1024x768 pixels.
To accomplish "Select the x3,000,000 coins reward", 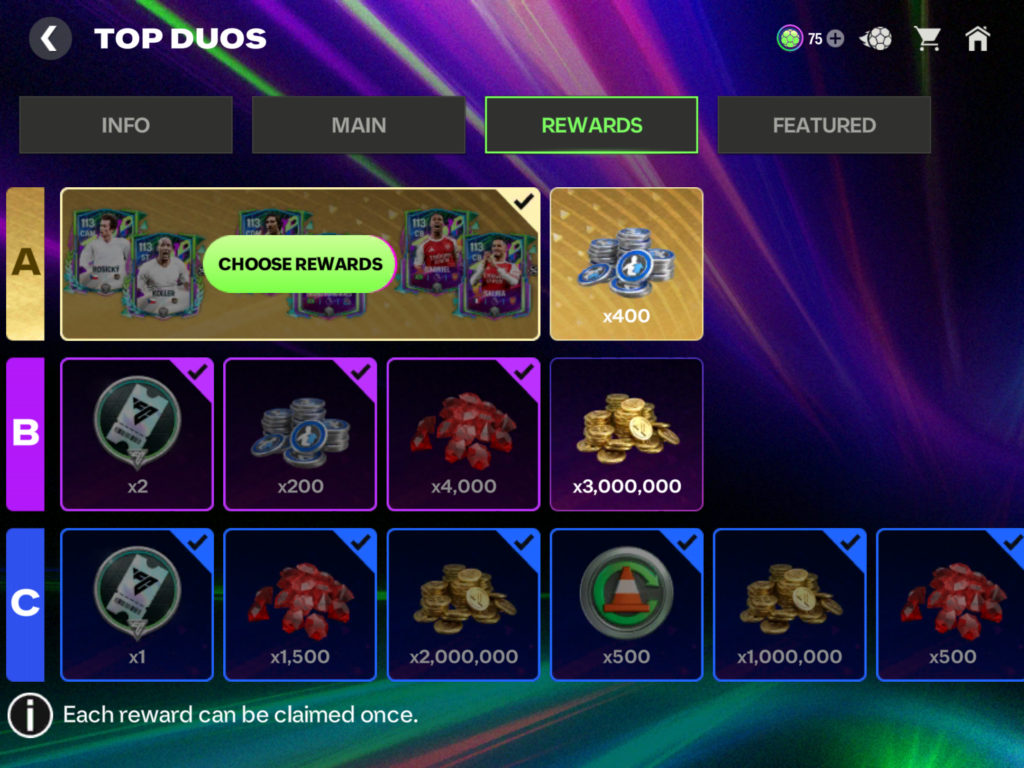I will 626,434.
